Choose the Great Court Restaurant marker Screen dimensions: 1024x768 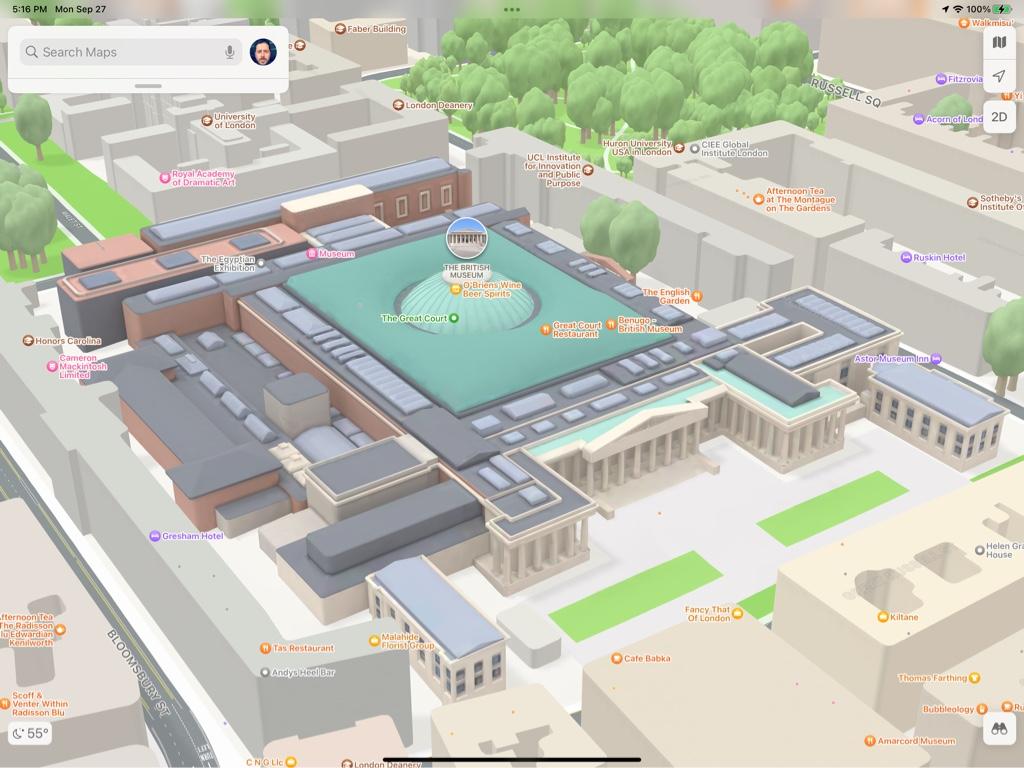coord(546,328)
